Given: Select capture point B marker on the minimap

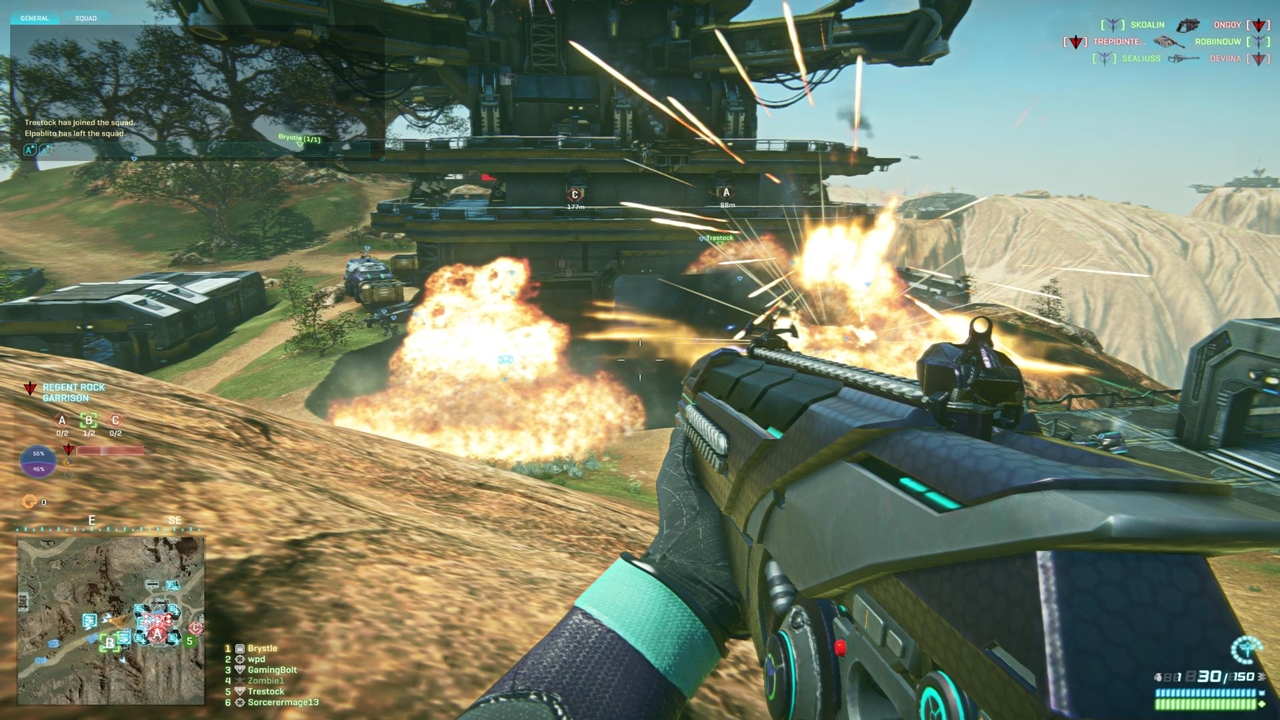Looking at the screenshot, I should [x=108, y=643].
